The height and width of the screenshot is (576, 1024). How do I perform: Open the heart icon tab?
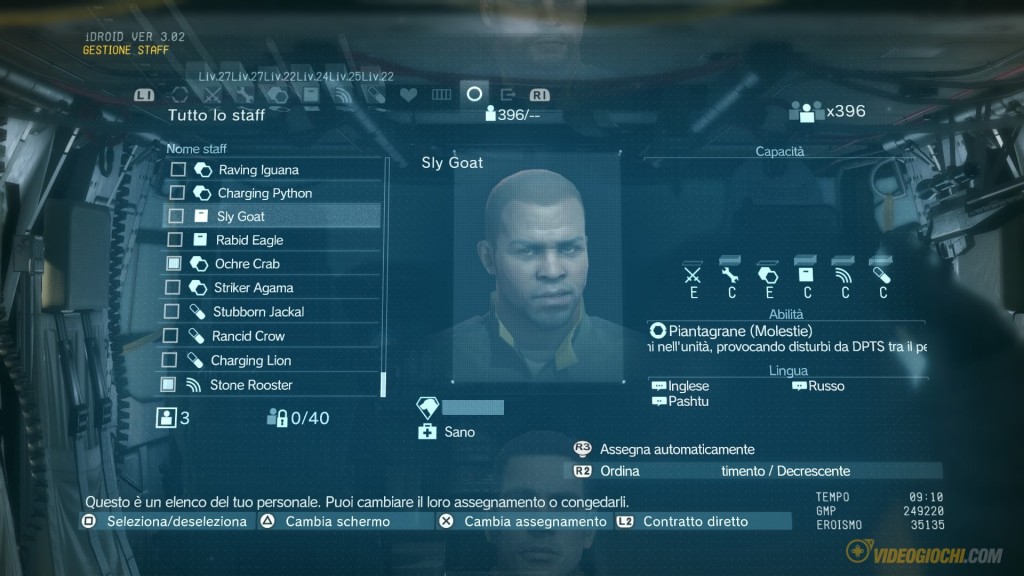(408, 95)
